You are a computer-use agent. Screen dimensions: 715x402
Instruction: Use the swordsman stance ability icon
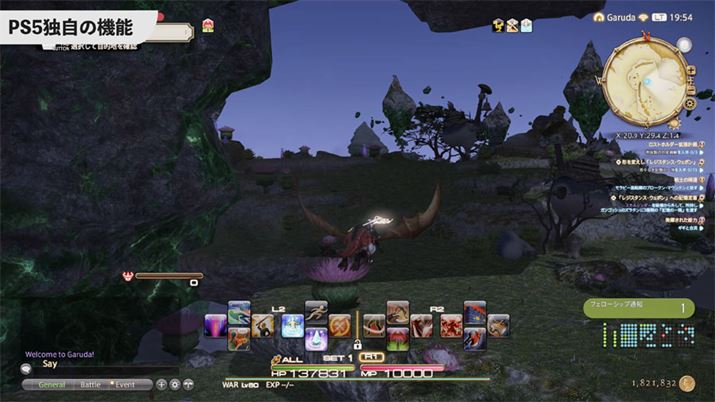(x=264, y=324)
